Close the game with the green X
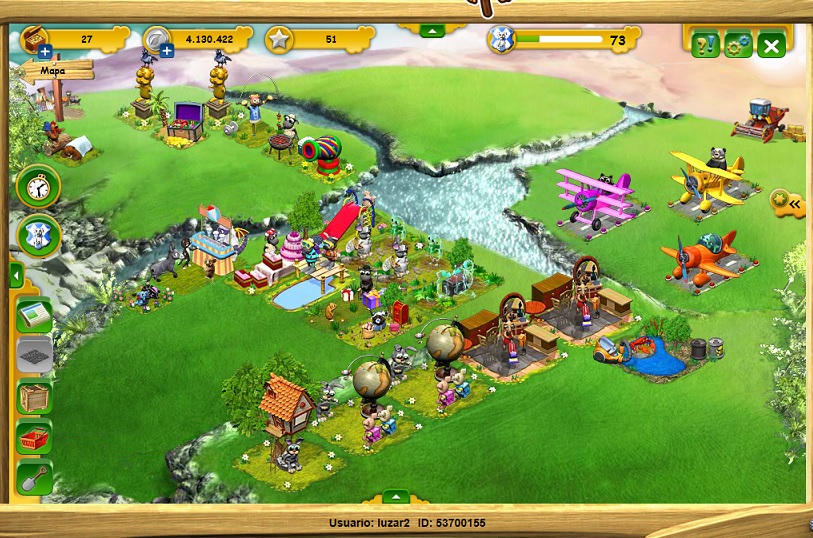This screenshot has height=538, width=813. click(771, 45)
